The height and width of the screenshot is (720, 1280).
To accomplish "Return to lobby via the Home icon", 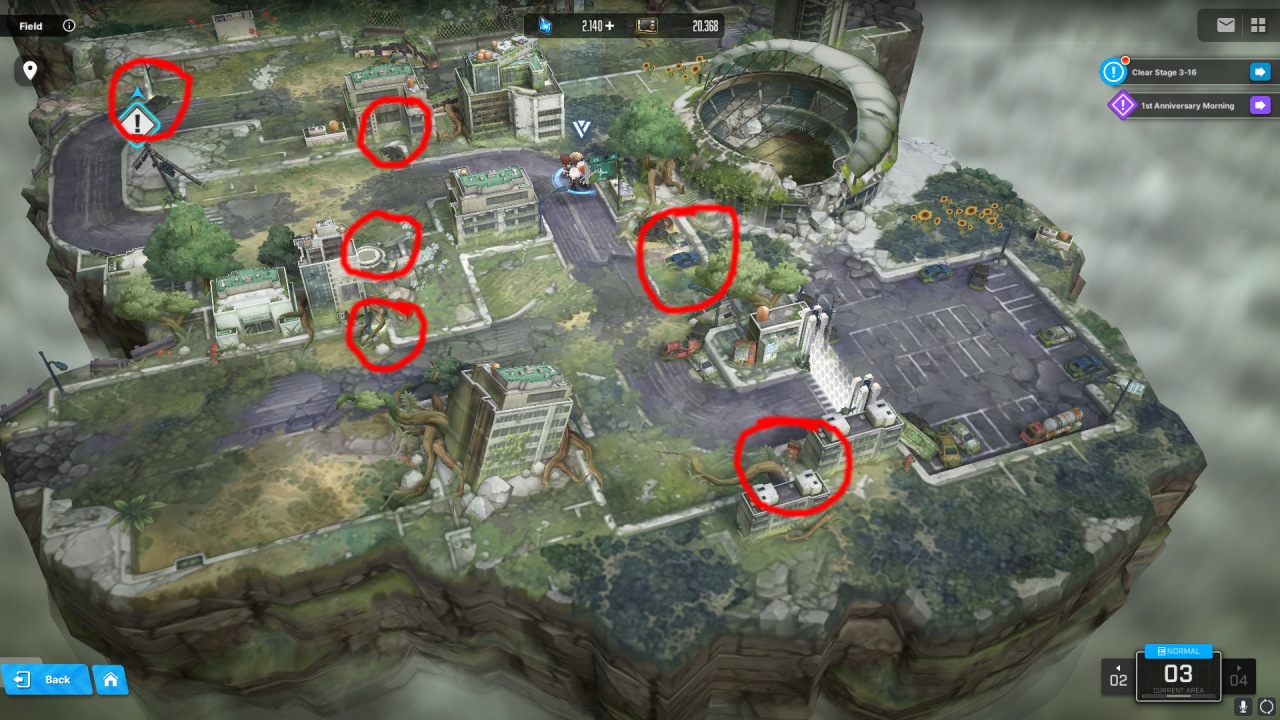I will click(109, 679).
